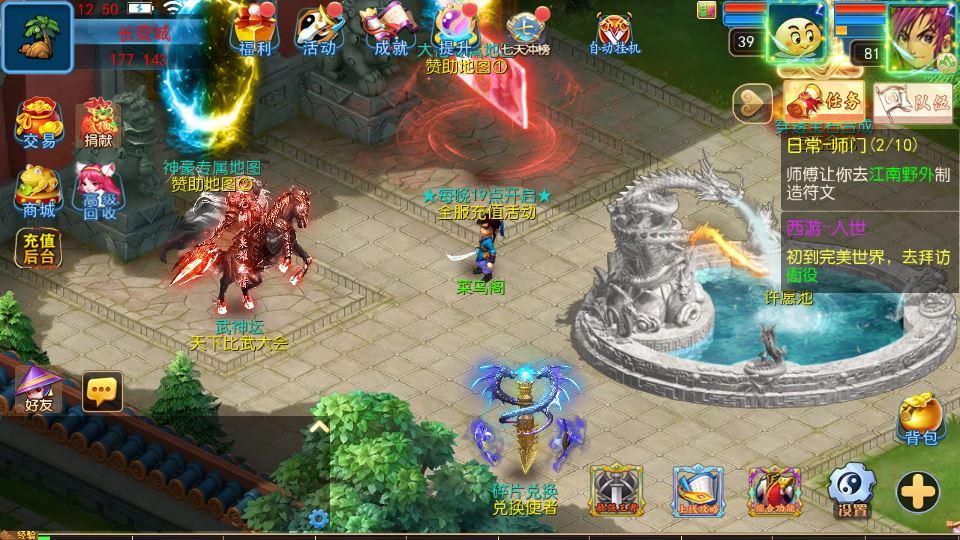Image resolution: width=960 pixels, height=540 pixels.
Task: Open the 设置 settings gear
Action: [x=851, y=490]
